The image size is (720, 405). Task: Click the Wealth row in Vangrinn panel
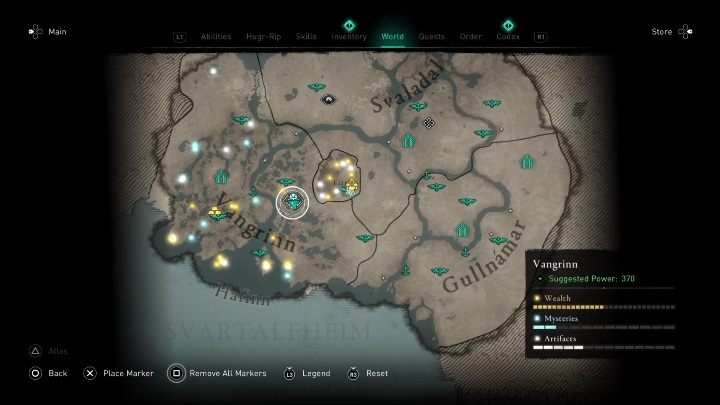click(600, 302)
